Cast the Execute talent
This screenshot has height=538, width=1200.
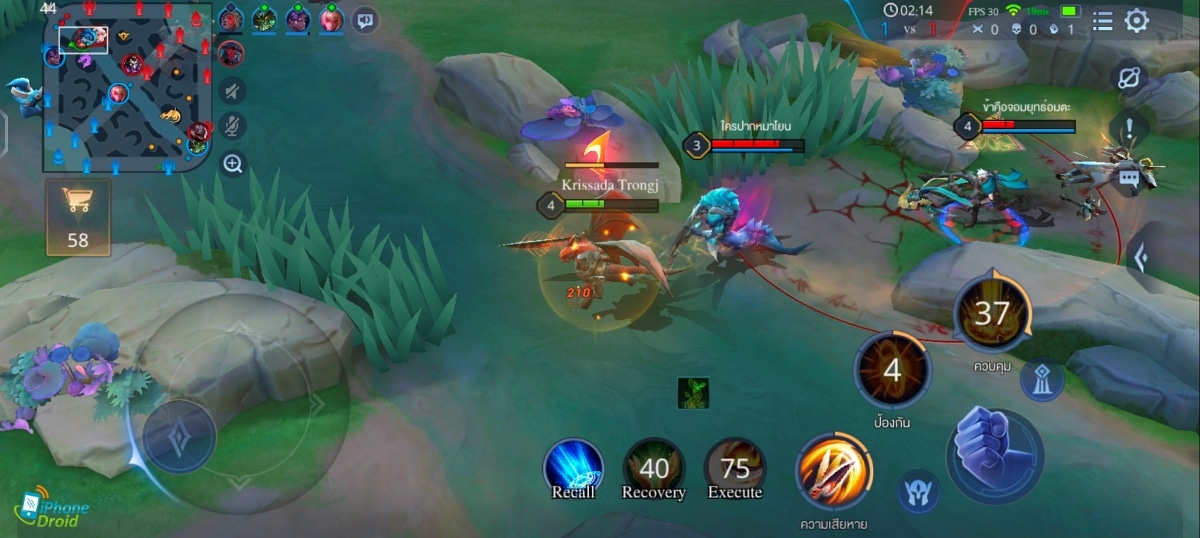(735, 469)
